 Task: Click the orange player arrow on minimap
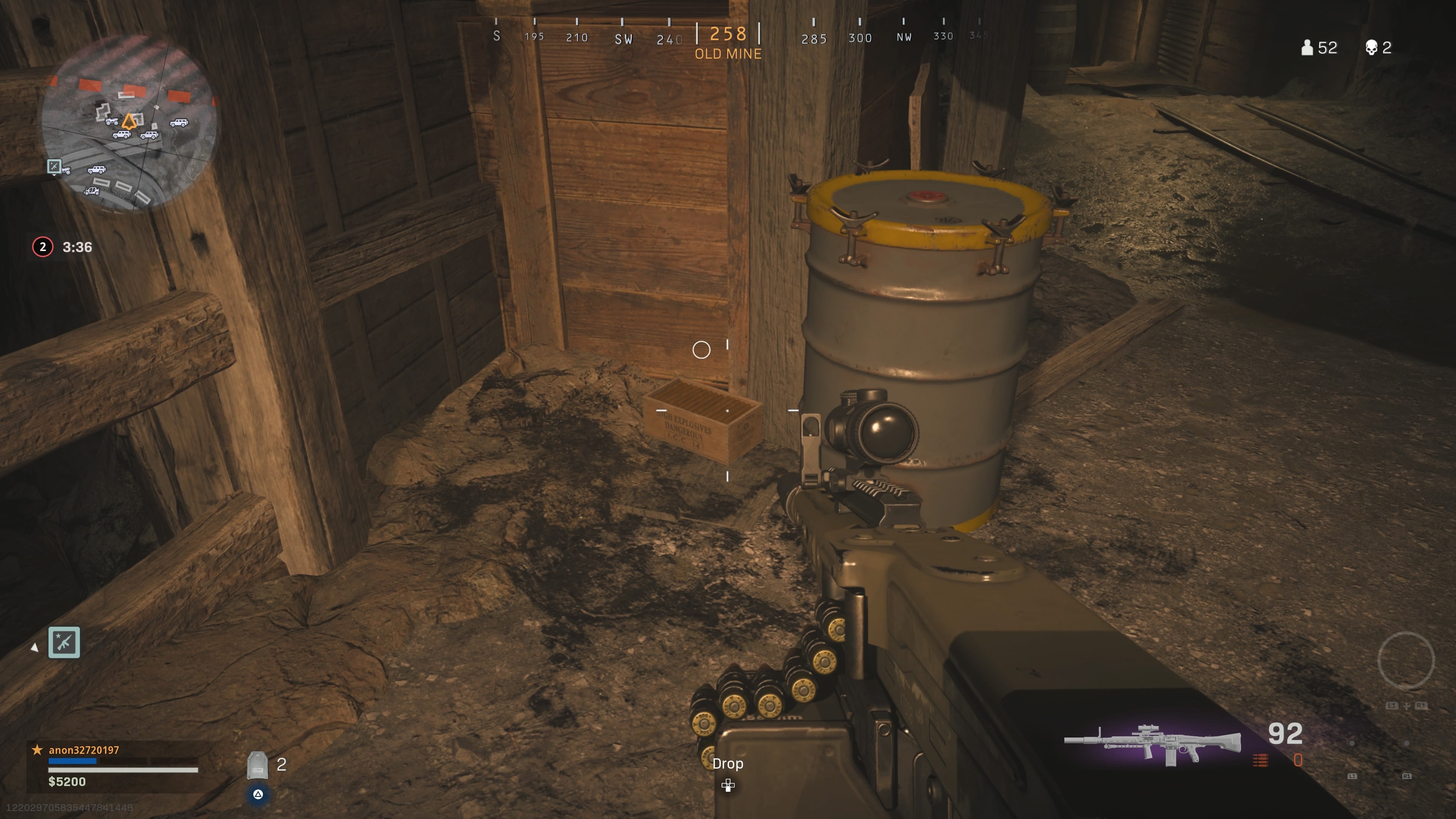(129, 122)
